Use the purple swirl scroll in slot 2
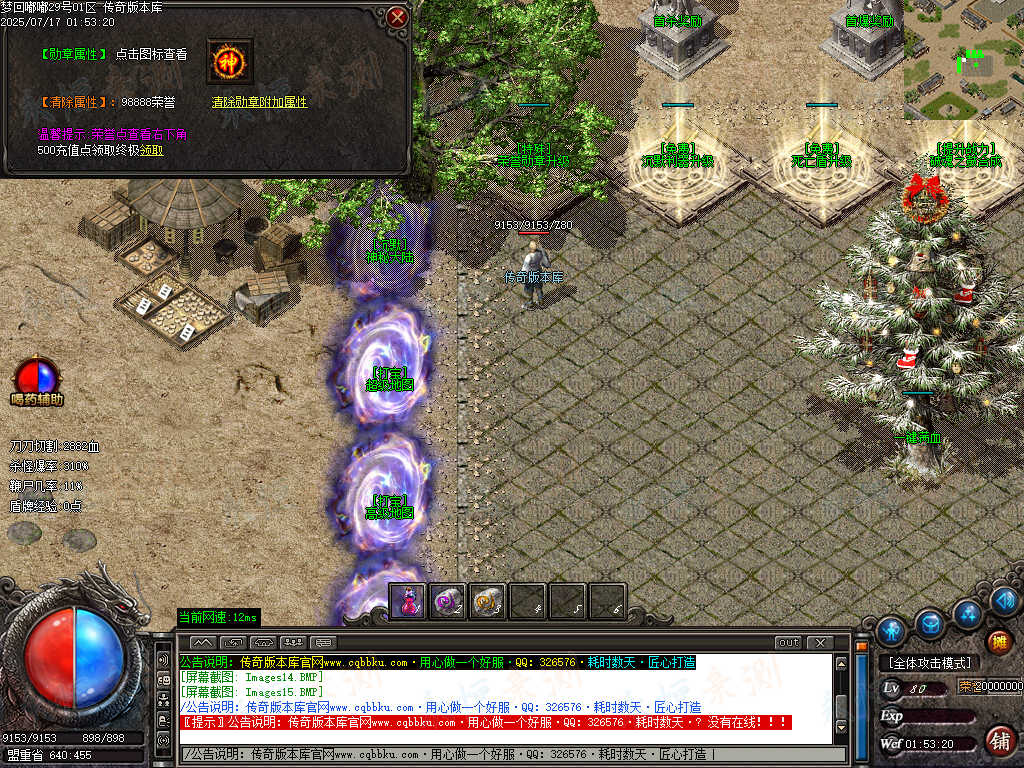Image resolution: width=1024 pixels, height=768 pixels. tap(448, 601)
